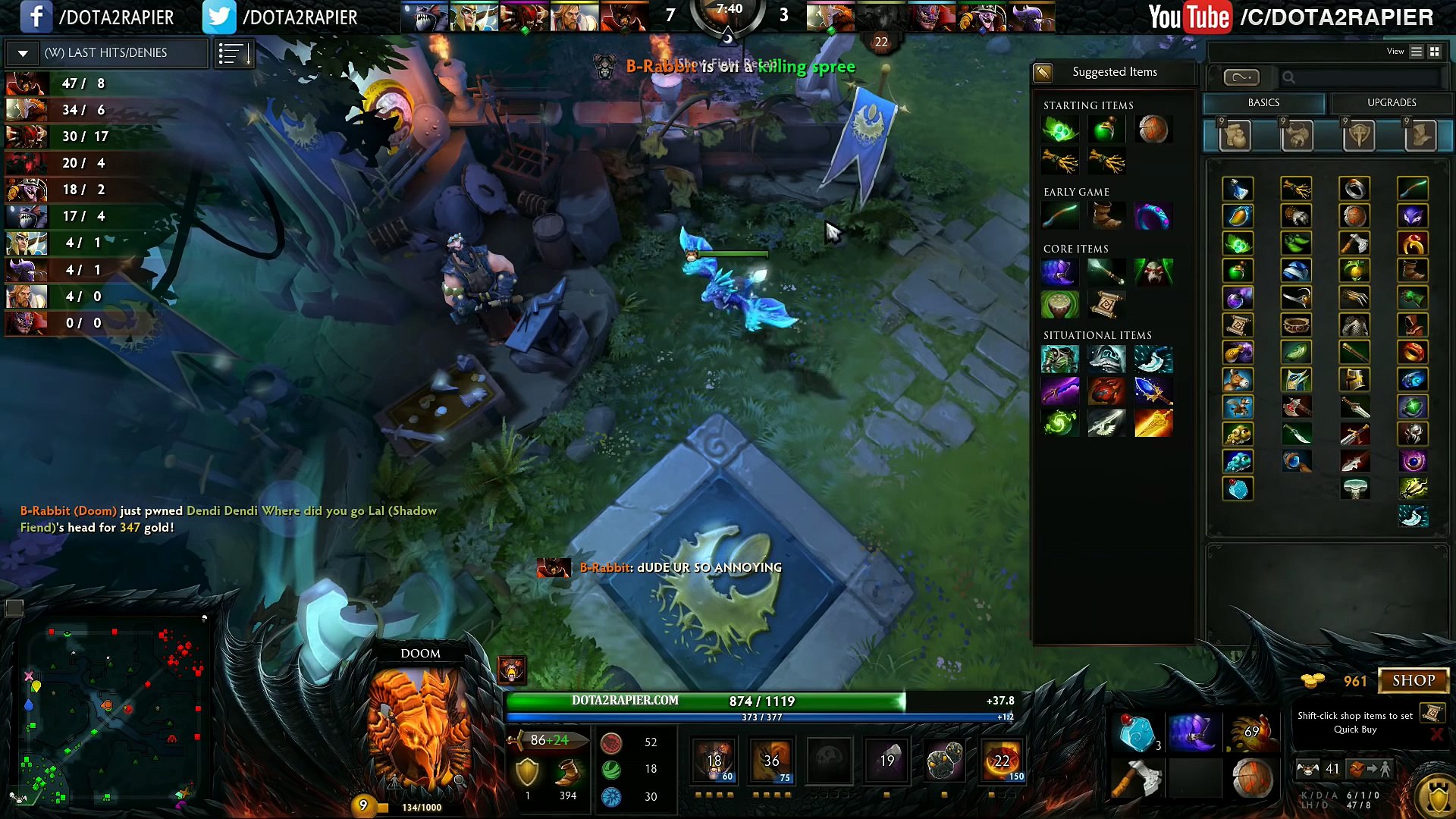Activate Doom's ultimate ability icon
This screenshot has height=819, width=1456.
tap(1002, 761)
